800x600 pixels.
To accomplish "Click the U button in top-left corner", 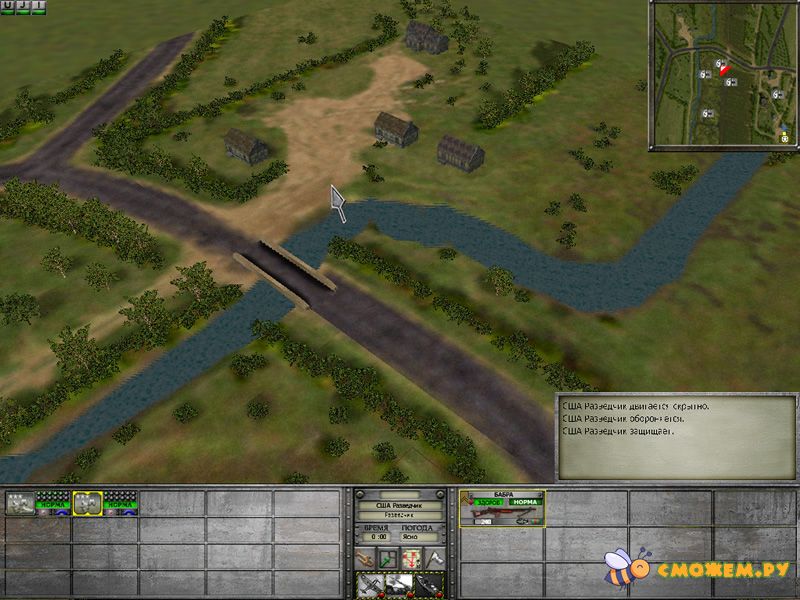I will point(8,7).
